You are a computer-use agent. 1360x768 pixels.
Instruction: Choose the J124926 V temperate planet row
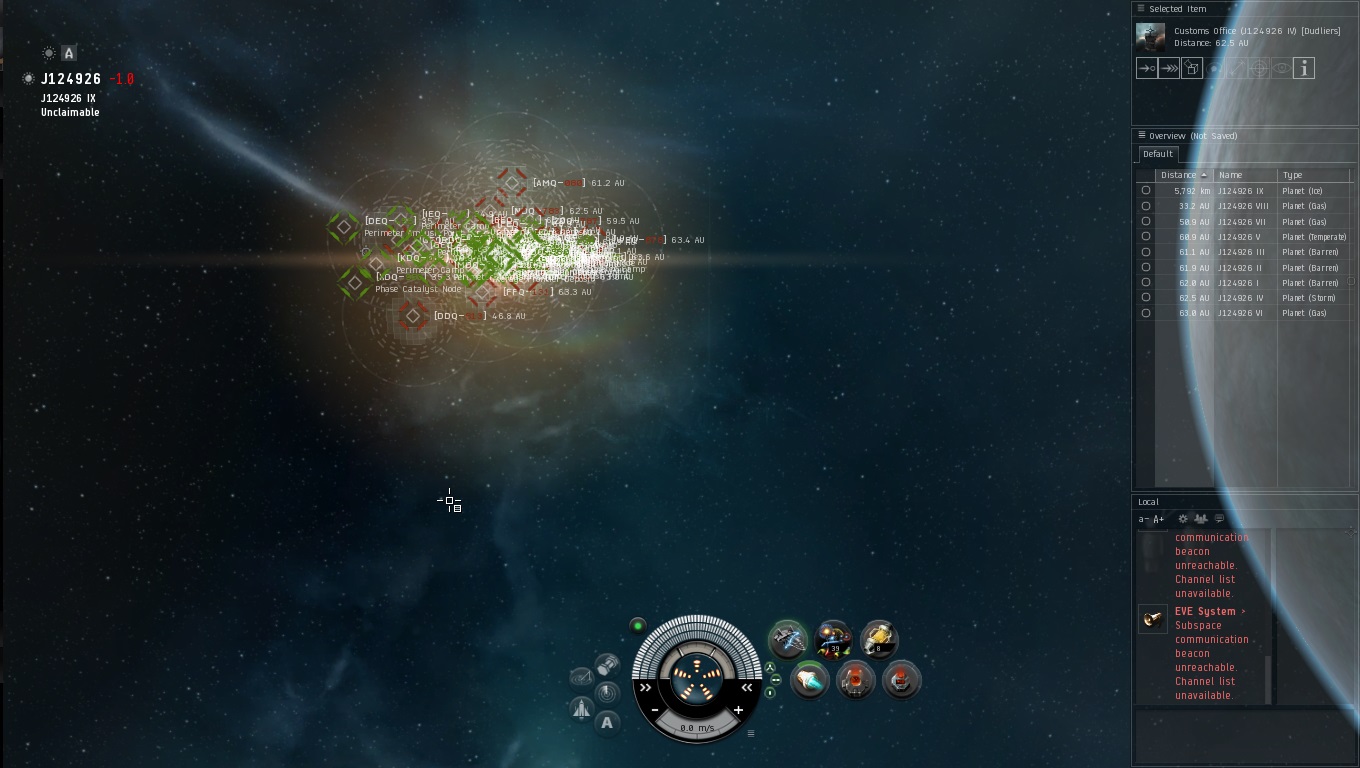point(1240,237)
